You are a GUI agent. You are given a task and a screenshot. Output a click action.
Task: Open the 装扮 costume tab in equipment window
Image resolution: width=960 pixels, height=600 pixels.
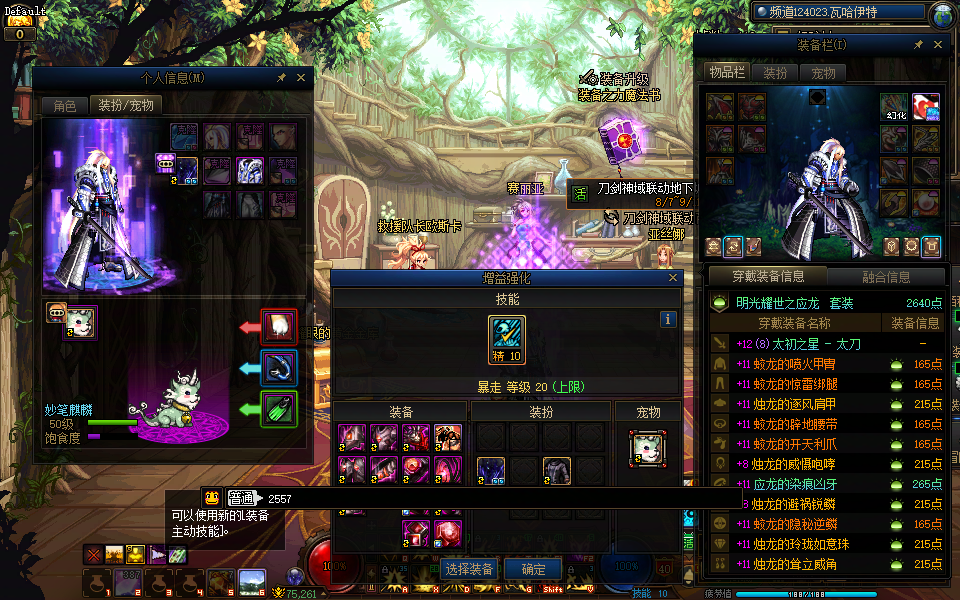pos(775,73)
